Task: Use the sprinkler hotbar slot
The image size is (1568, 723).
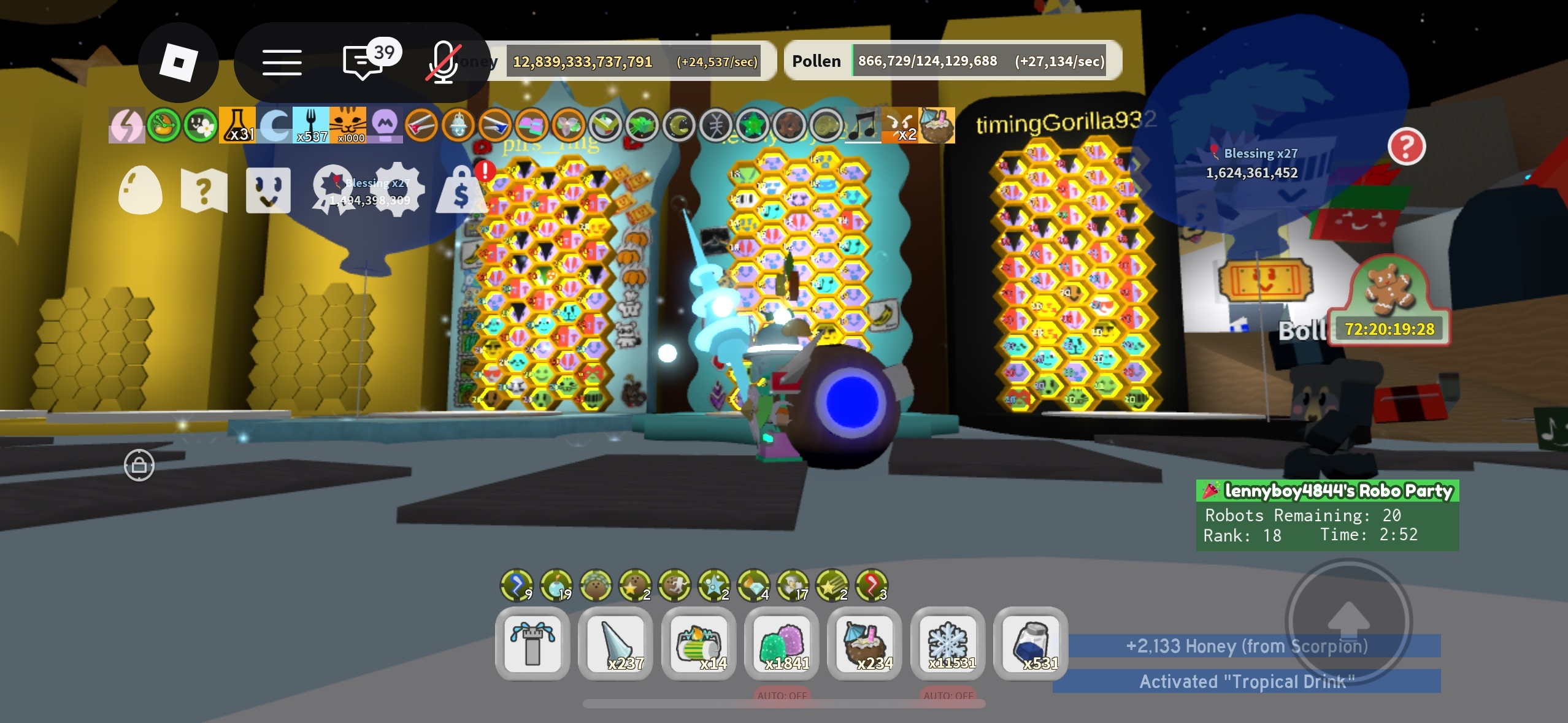Action: [x=532, y=644]
